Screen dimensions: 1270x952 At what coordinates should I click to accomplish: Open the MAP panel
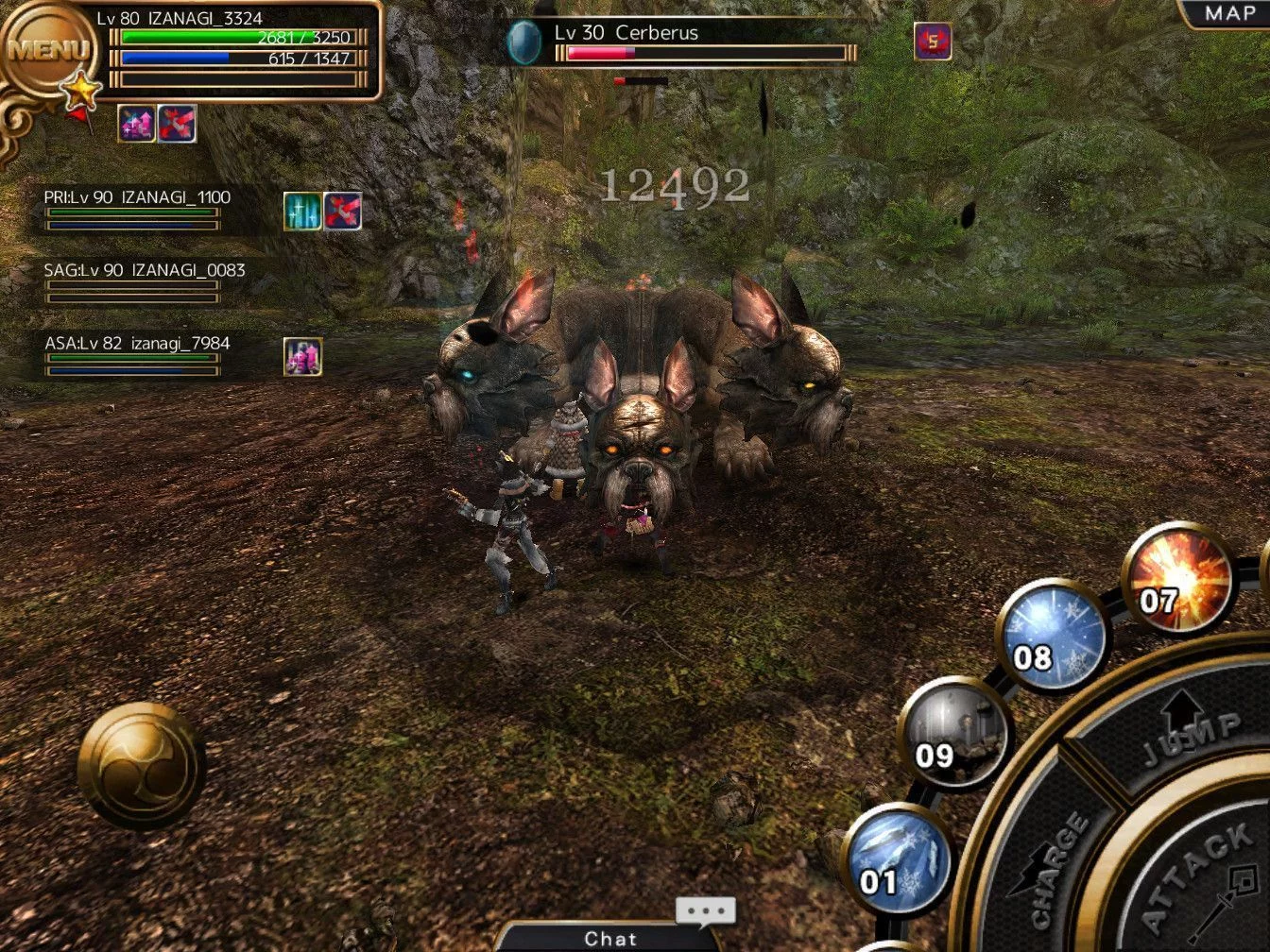pos(1228,13)
